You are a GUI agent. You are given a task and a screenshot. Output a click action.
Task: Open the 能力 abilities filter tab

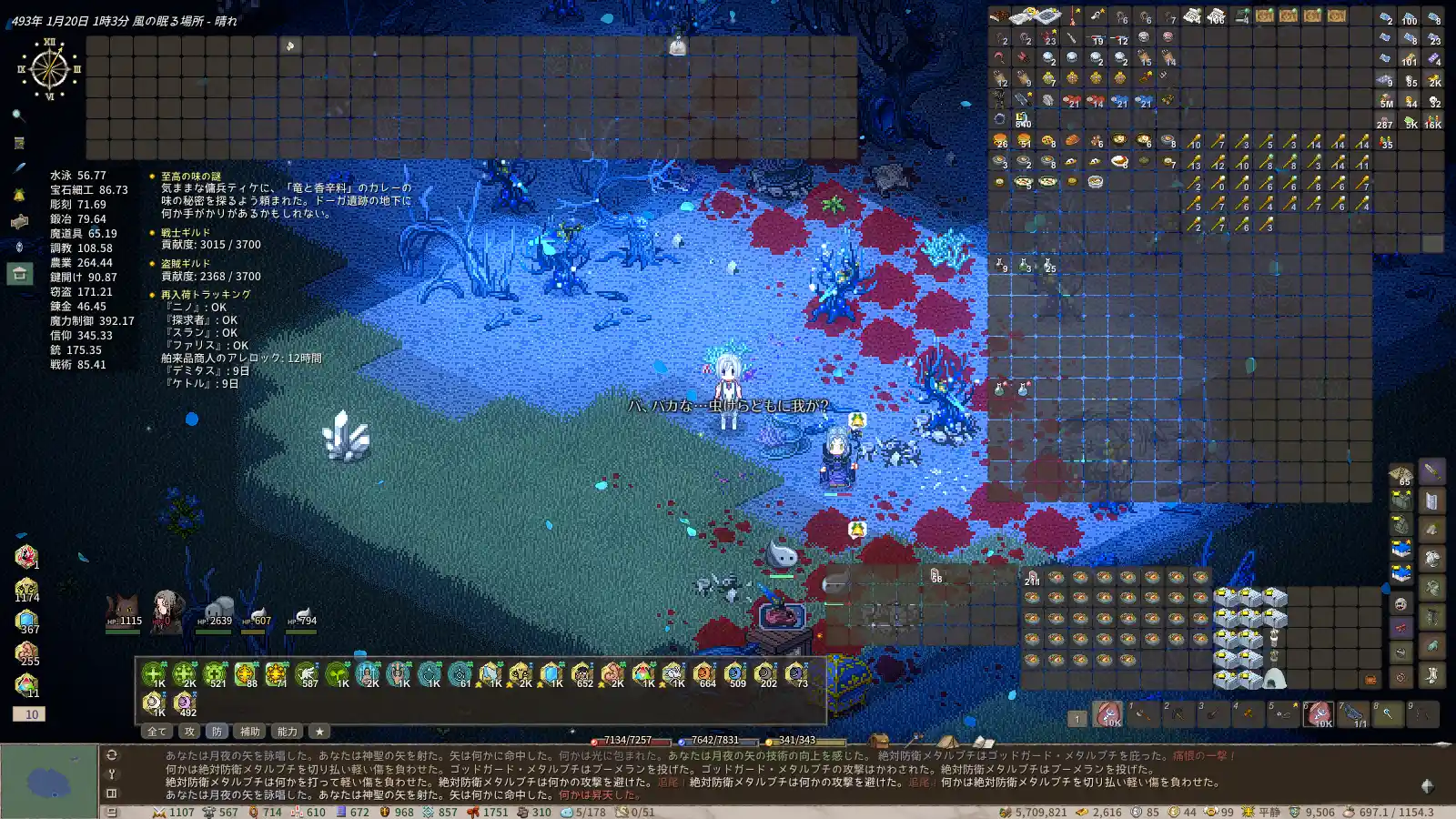coord(288,732)
